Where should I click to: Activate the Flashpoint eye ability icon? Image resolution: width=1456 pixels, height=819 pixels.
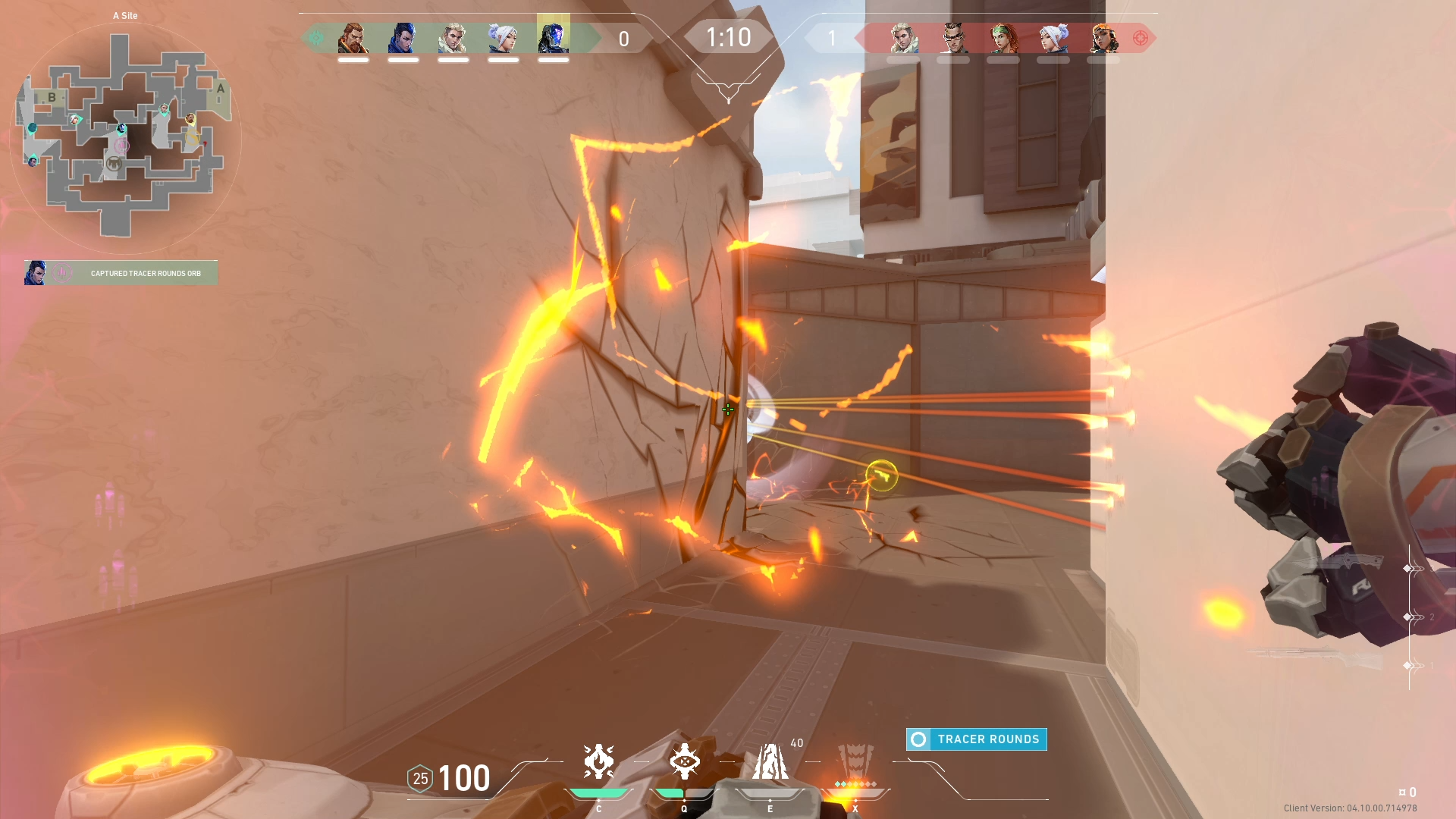(684, 761)
